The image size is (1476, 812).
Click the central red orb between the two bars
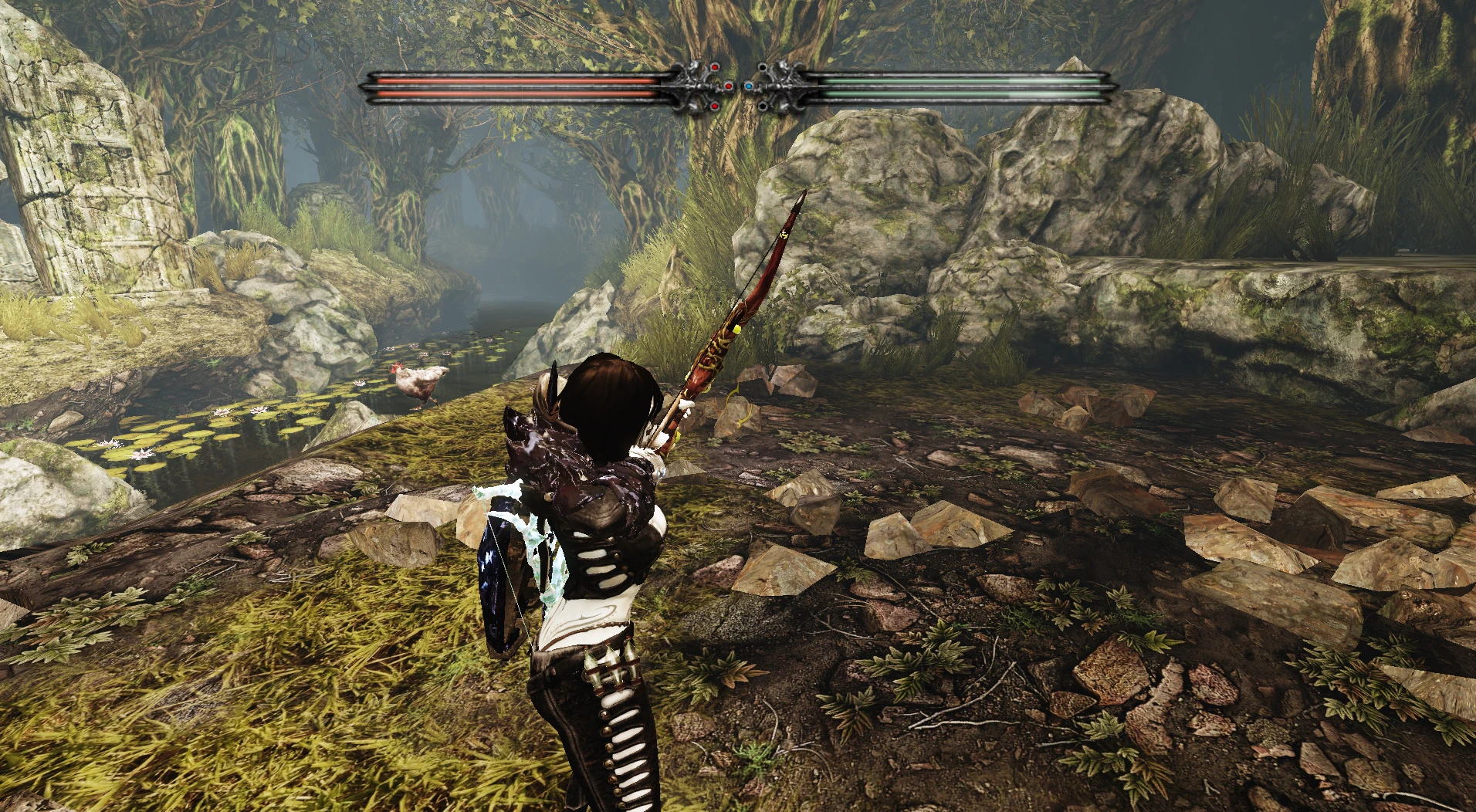(728, 86)
